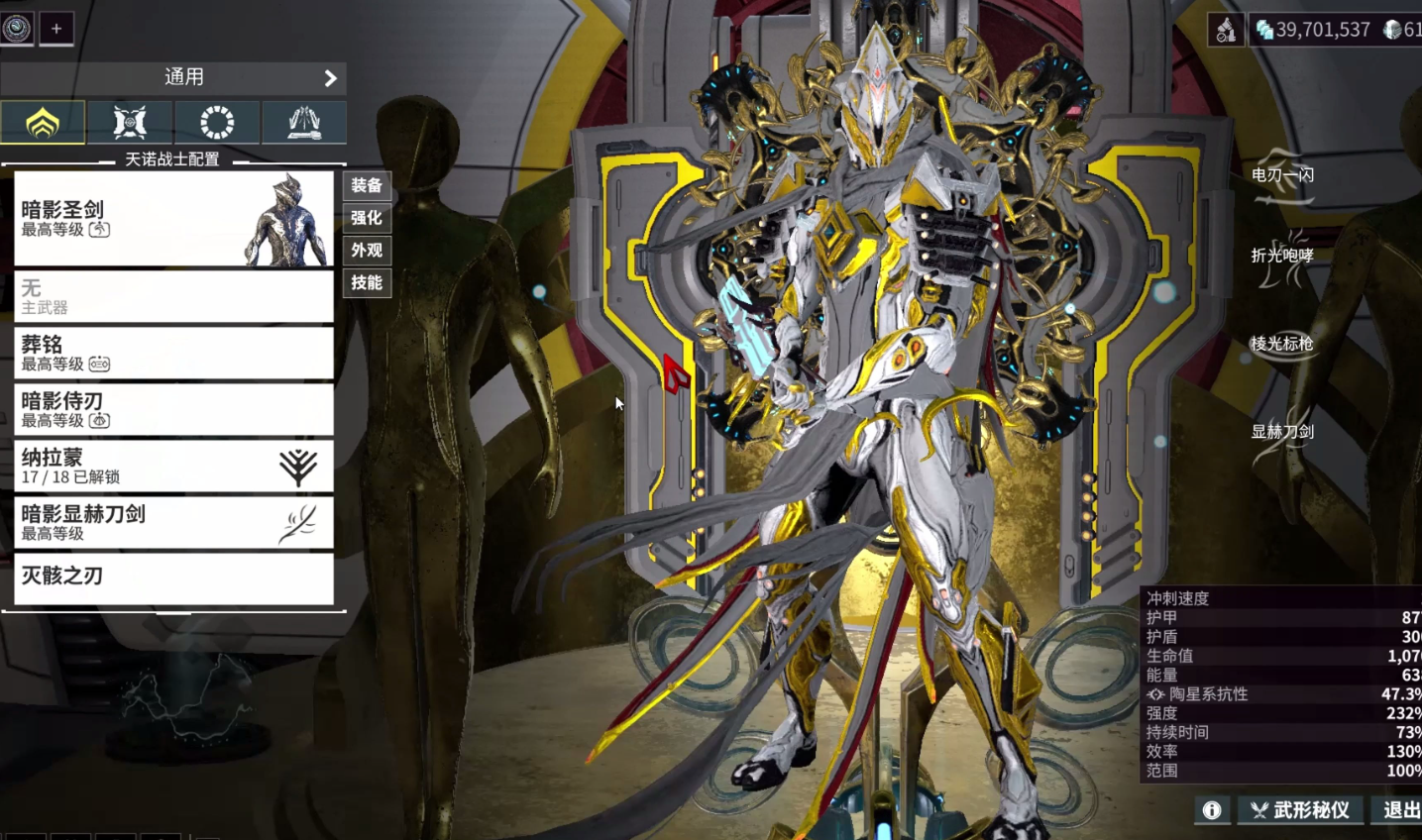
Task: Open the 葬铭 secondary weapon slot
Action: tap(173, 353)
